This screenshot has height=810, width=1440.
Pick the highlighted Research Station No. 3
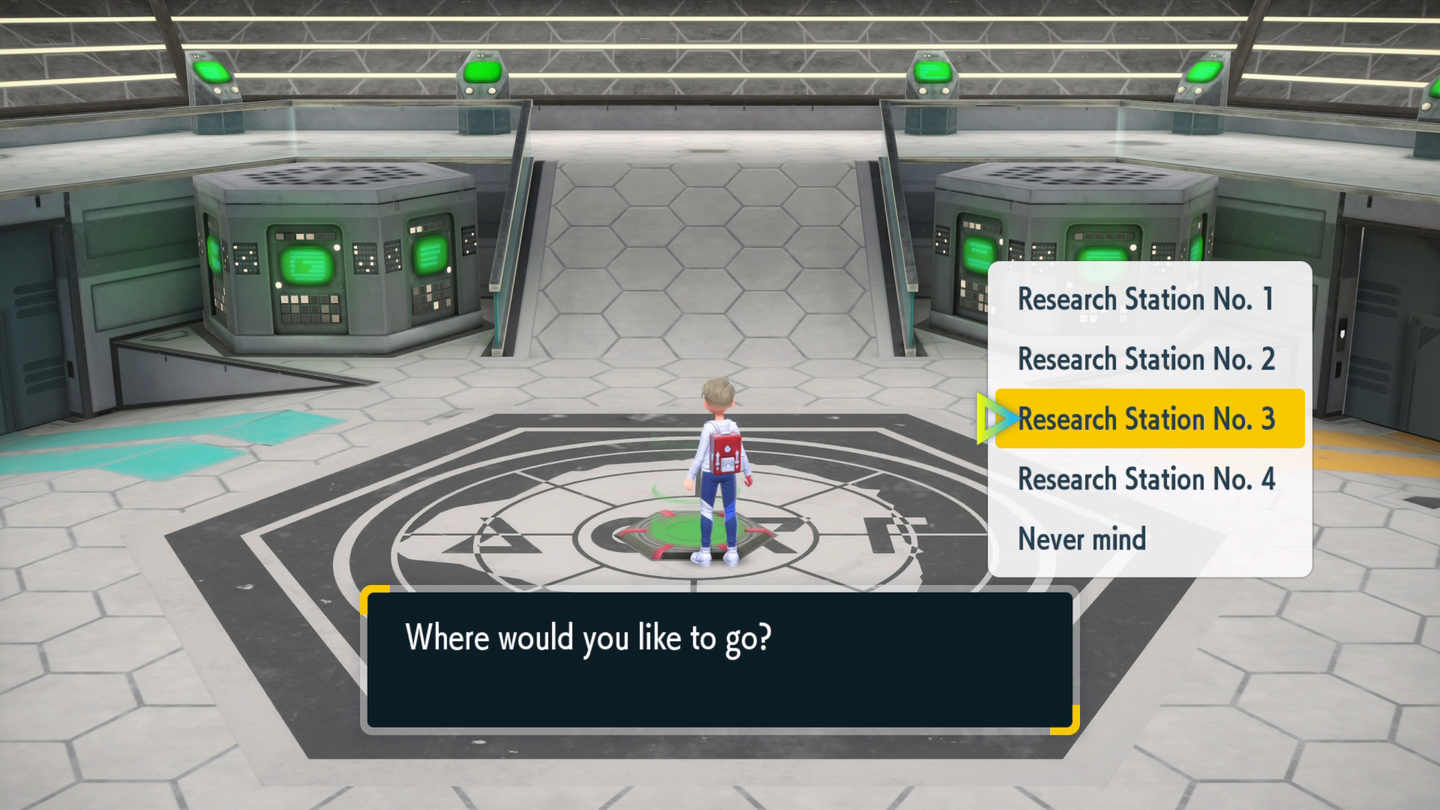click(1146, 419)
